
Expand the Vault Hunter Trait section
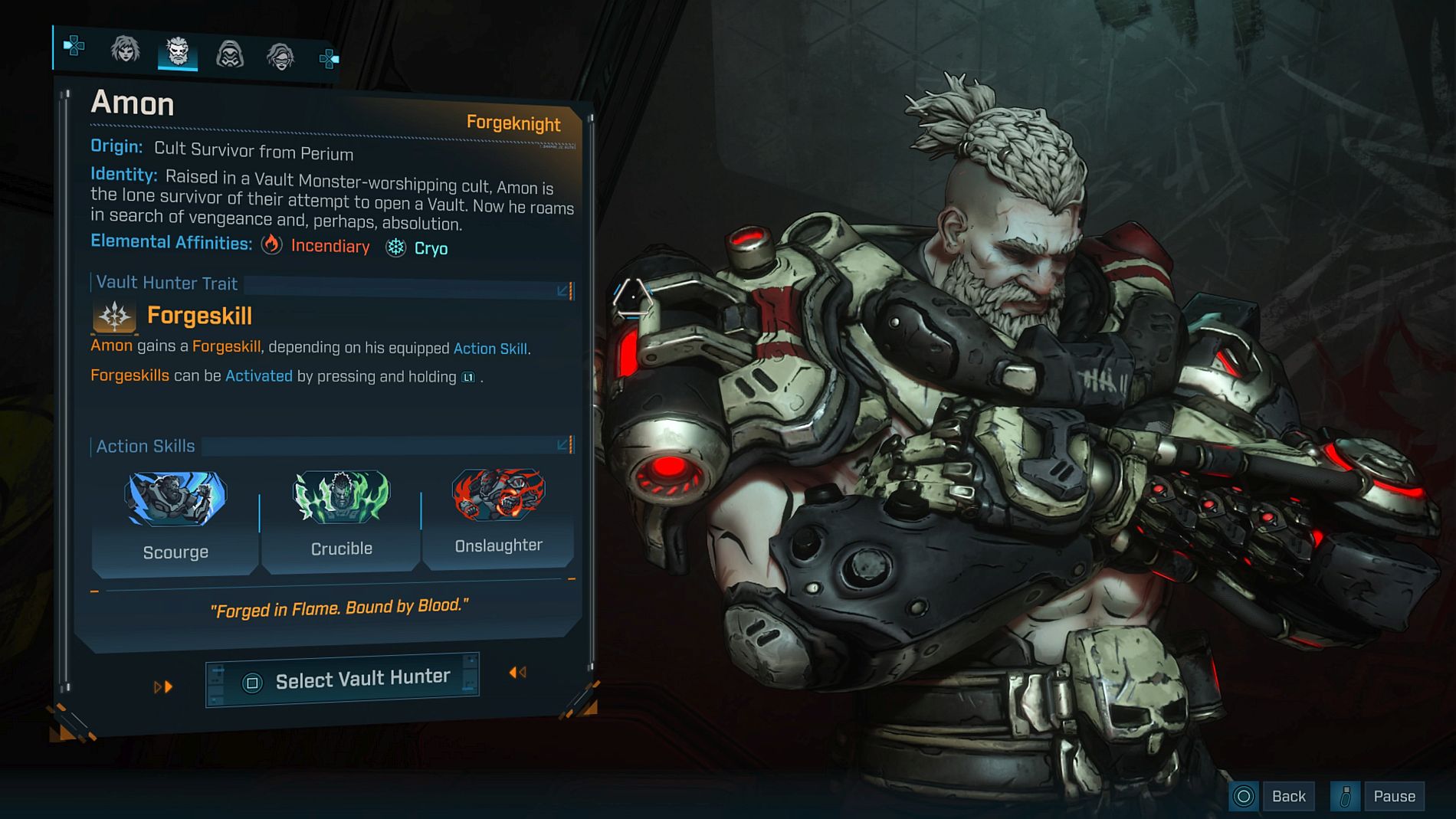click(x=563, y=290)
